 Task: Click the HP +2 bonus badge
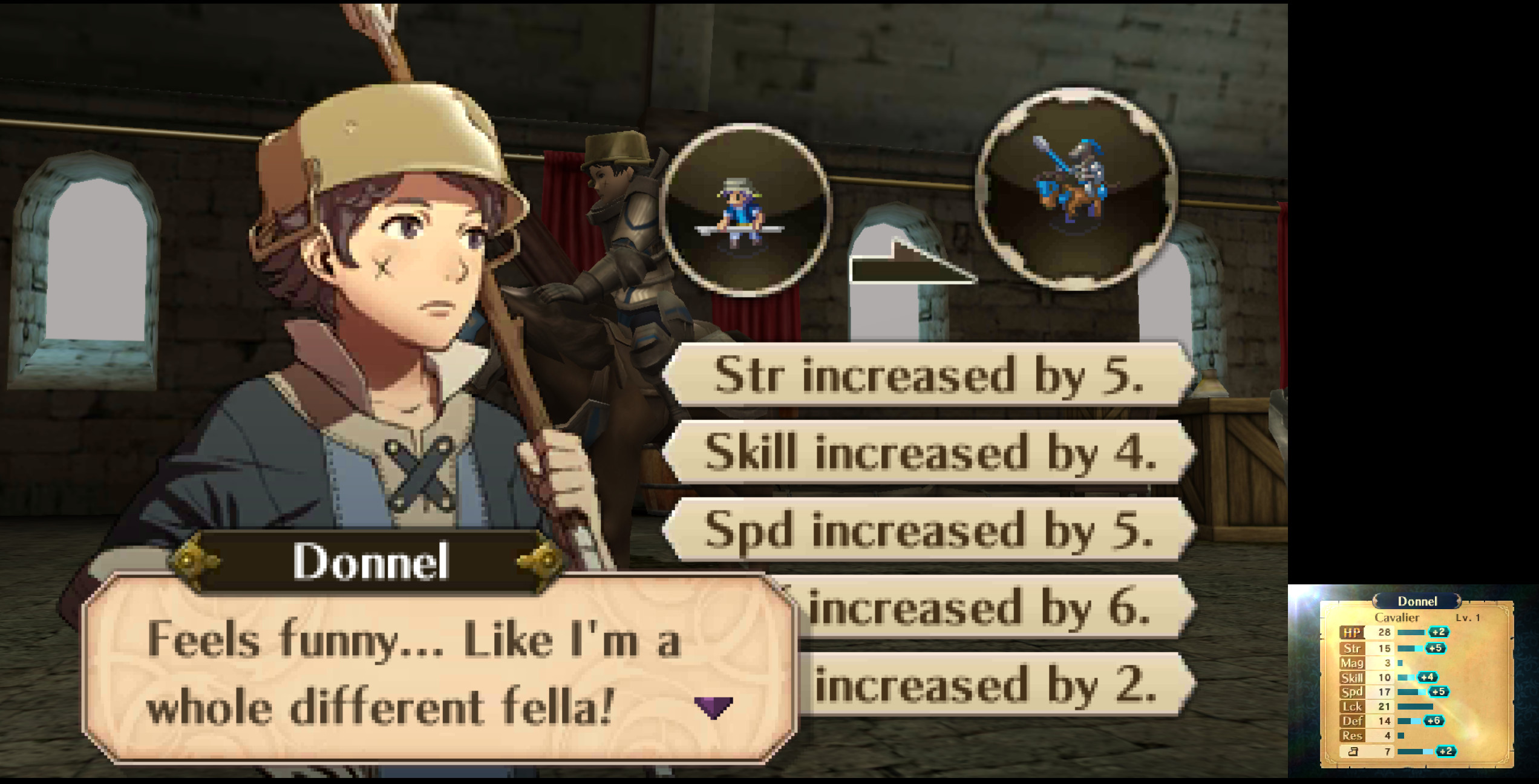(1439, 632)
